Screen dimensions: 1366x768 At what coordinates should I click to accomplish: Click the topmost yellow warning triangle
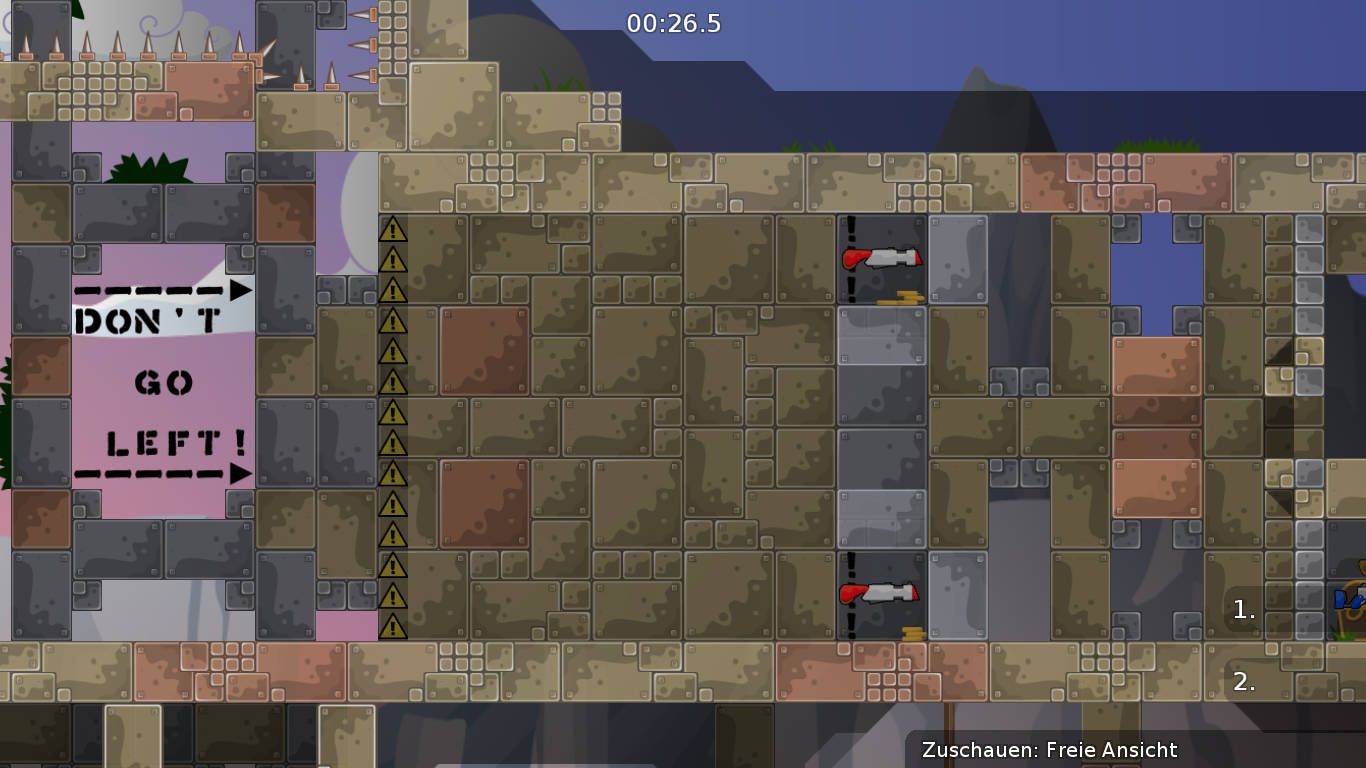(392, 230)
